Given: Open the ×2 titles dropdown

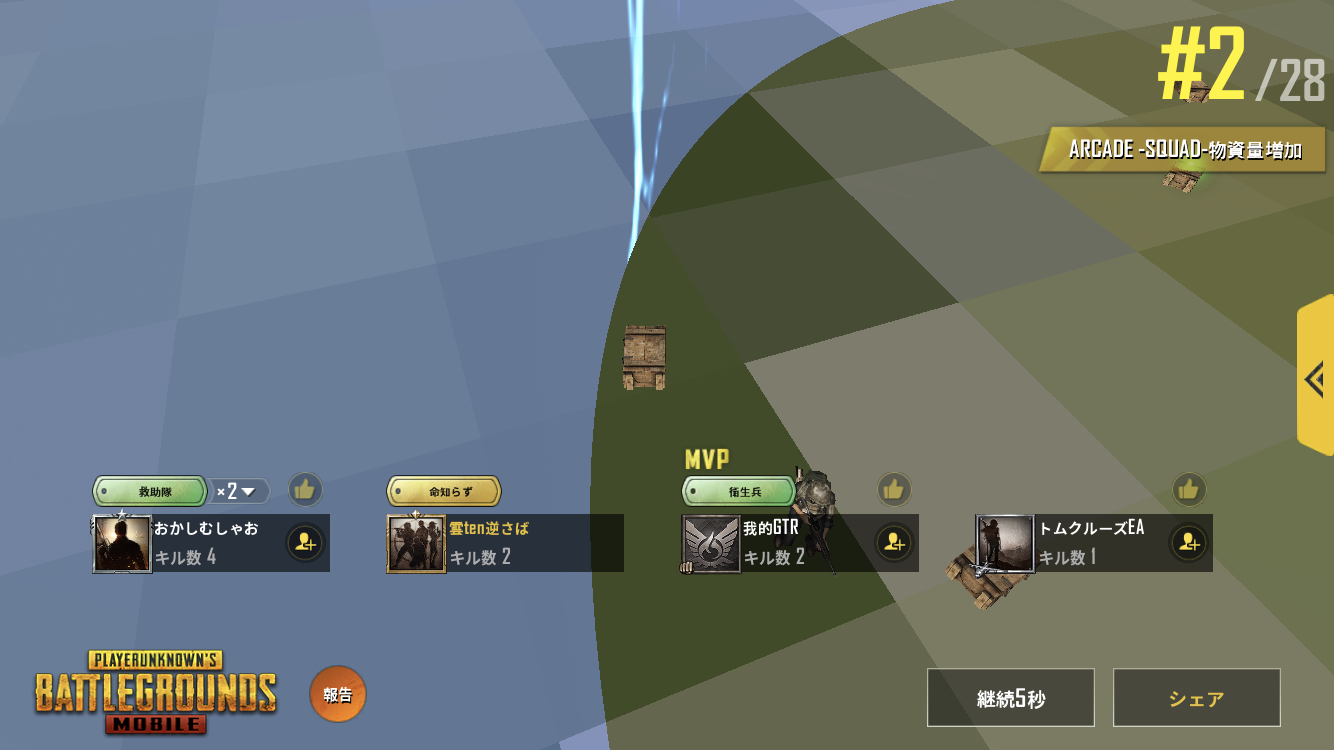Looking at the screenshot, I should click(x=240, y=491).
